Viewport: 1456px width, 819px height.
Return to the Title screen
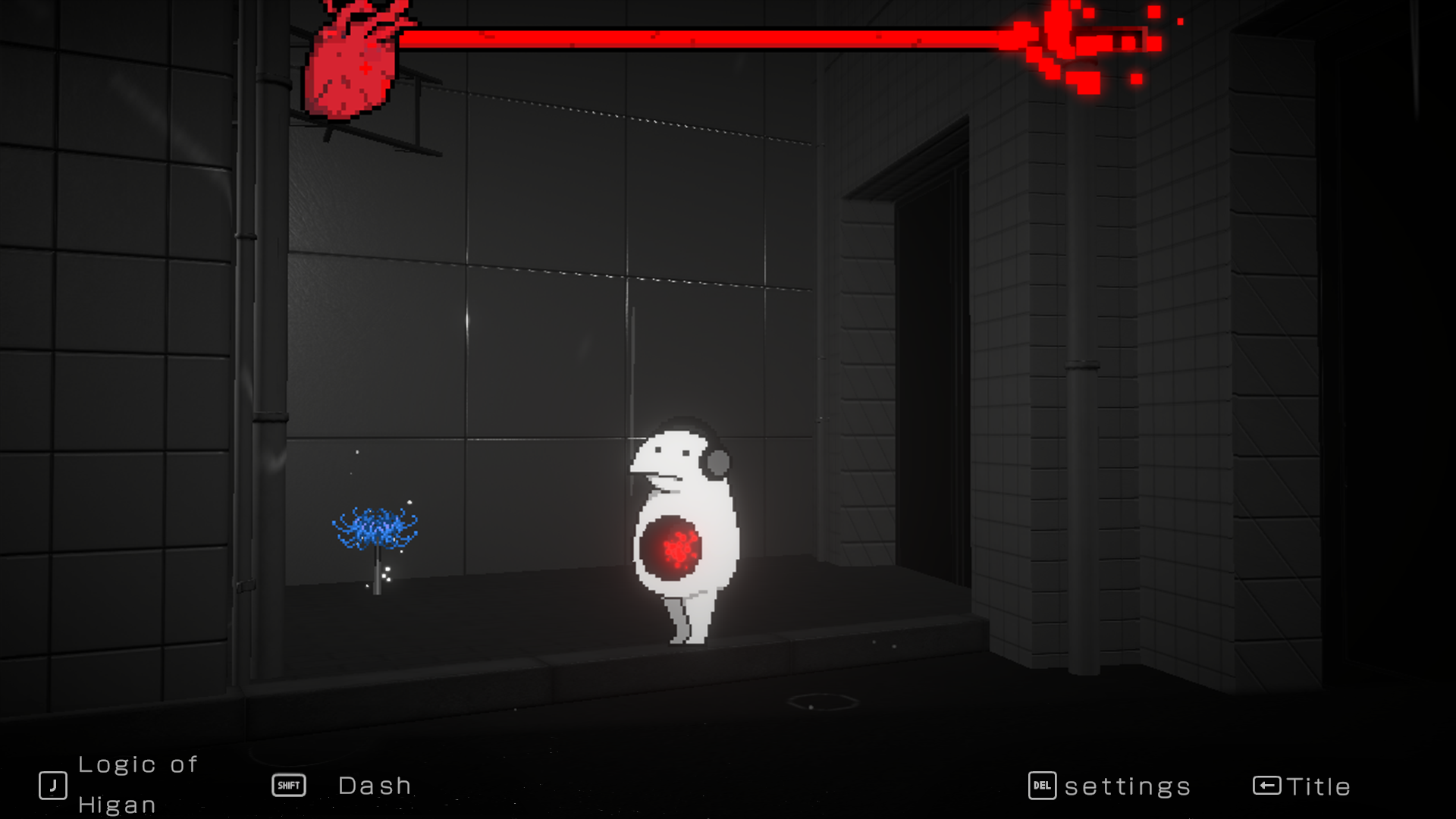point(1301,786)
